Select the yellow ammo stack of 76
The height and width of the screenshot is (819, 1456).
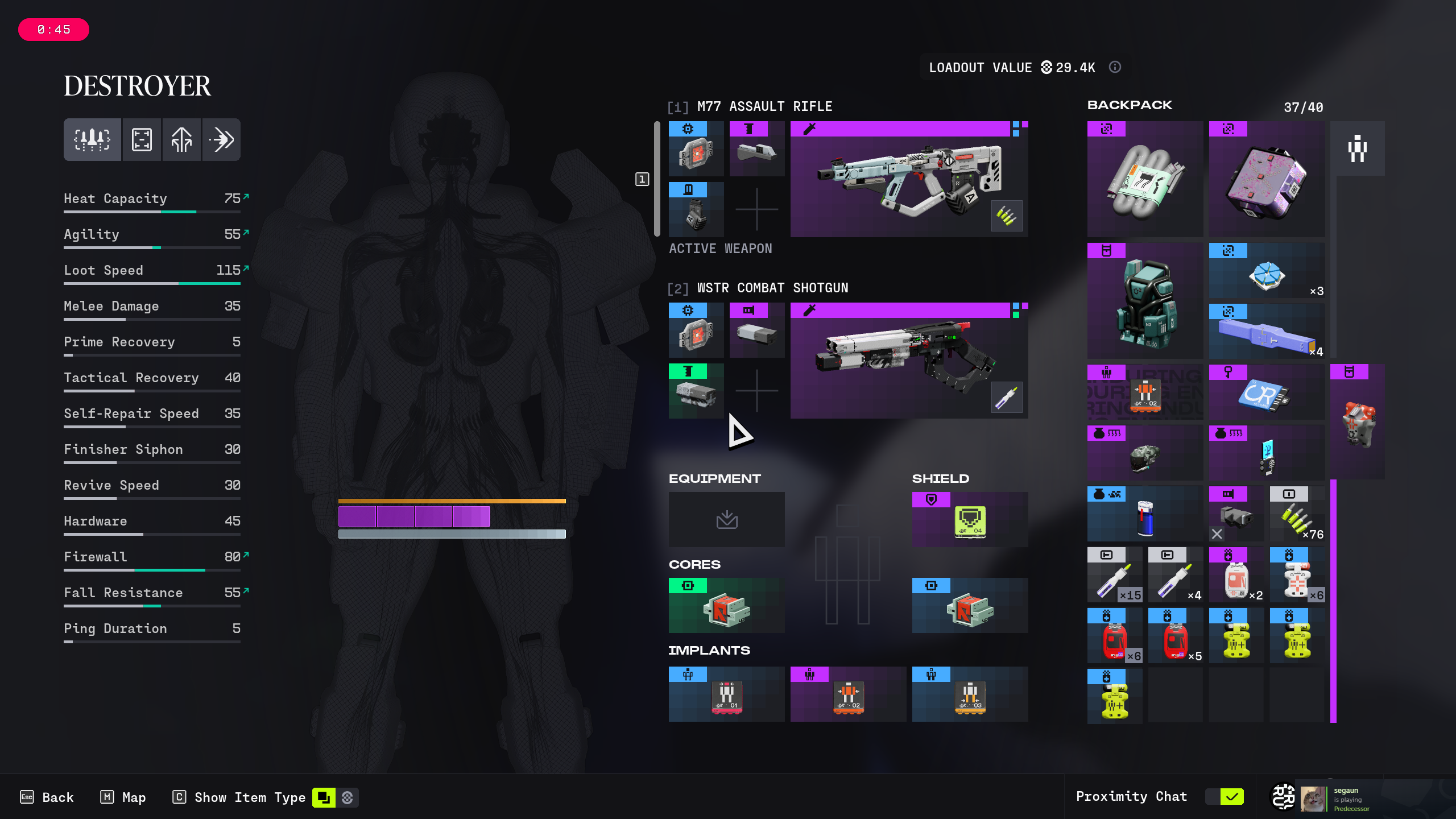(x=1297, y=515)
